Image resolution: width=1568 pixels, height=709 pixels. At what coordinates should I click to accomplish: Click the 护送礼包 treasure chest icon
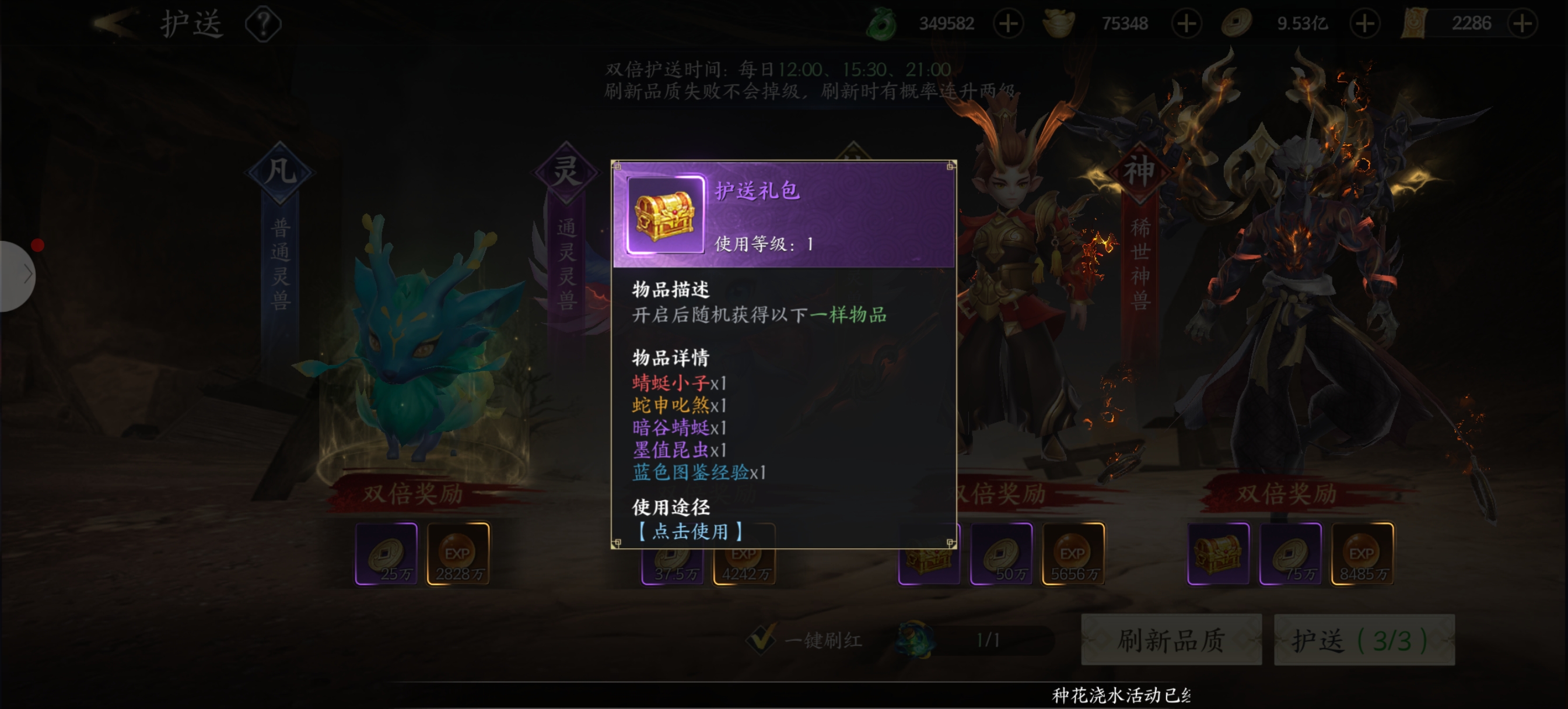coord(664,215)
